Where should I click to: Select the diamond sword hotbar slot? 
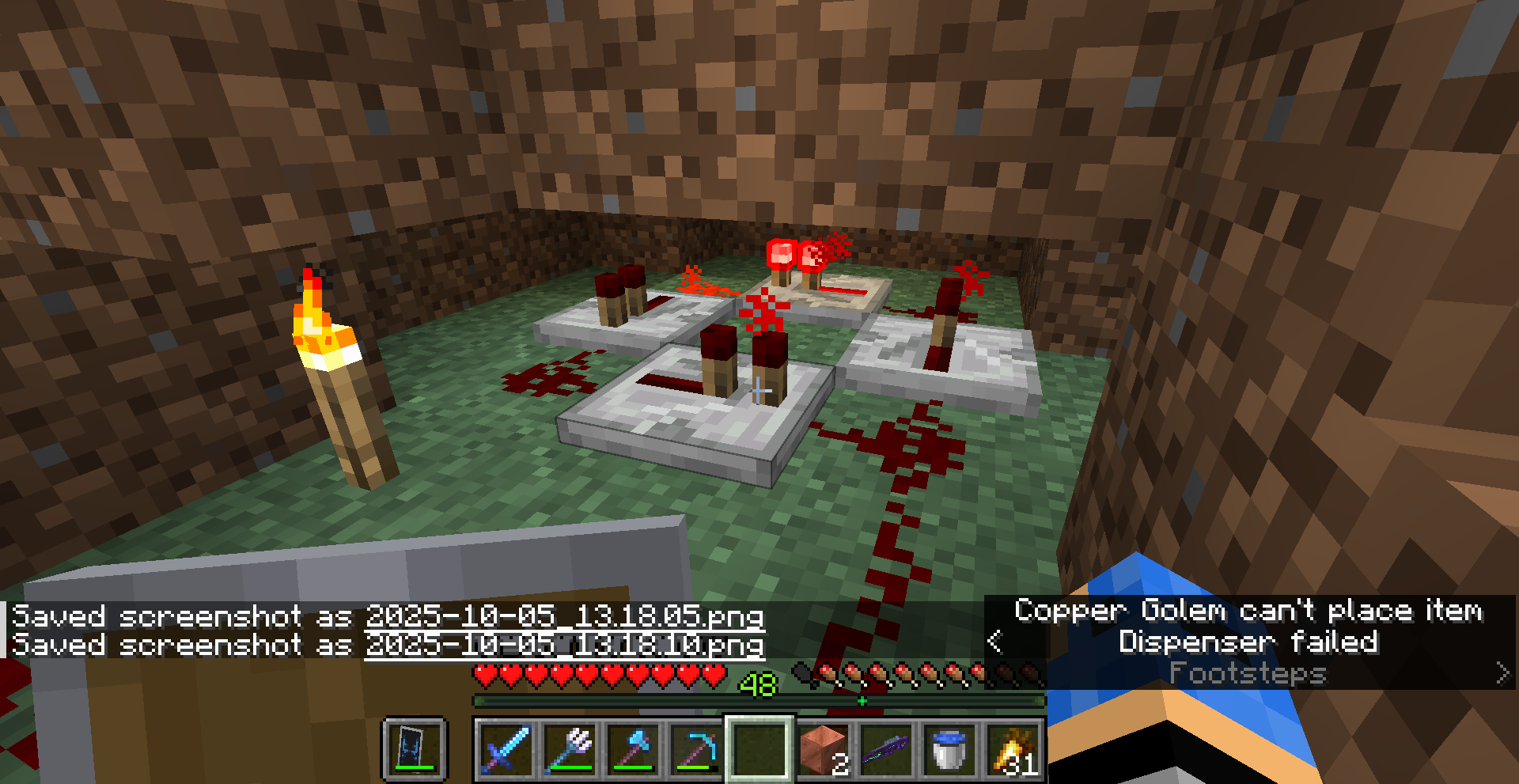(x=506, y=749)
